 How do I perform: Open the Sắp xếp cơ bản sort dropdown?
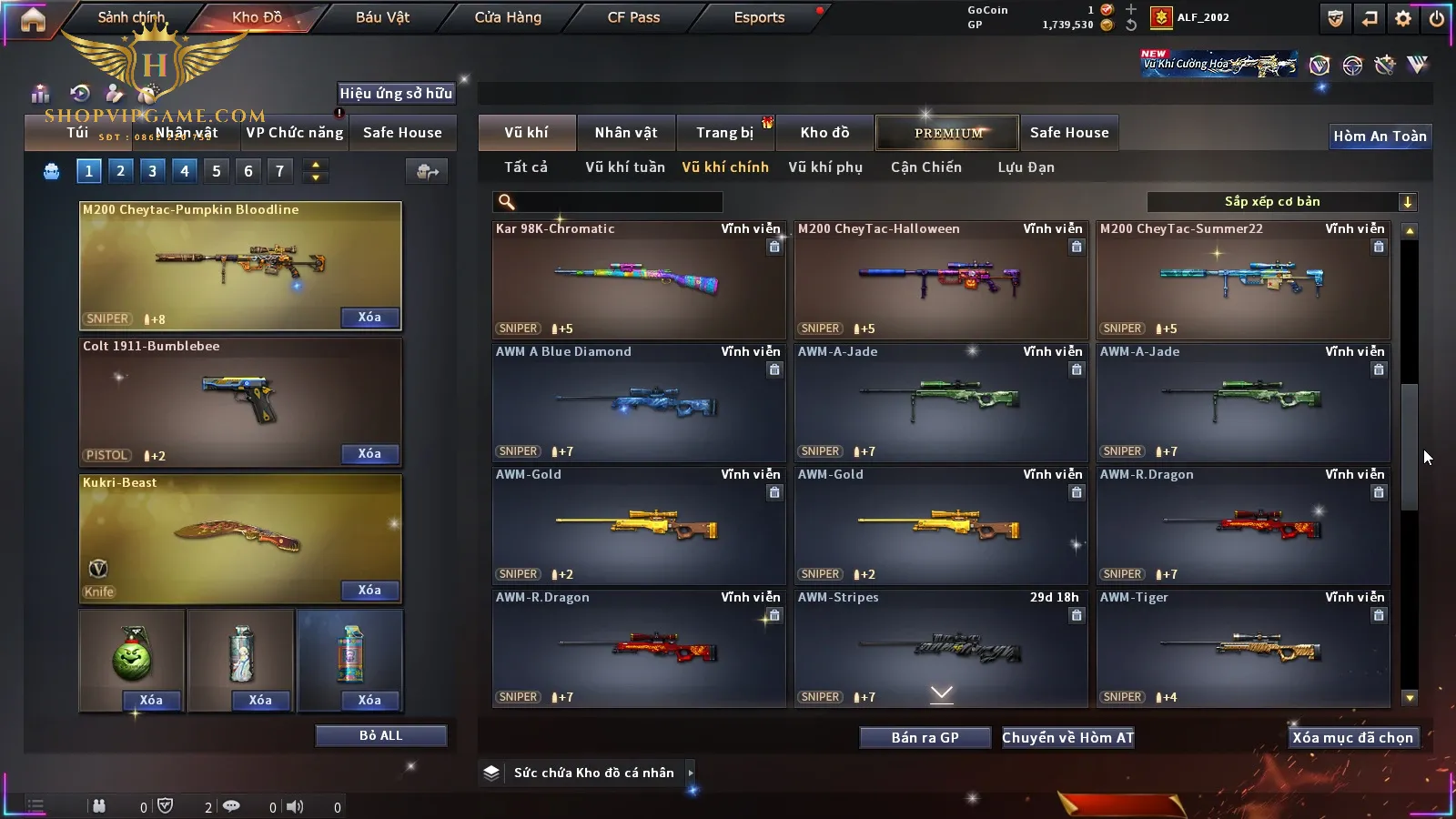(1280, 202)
